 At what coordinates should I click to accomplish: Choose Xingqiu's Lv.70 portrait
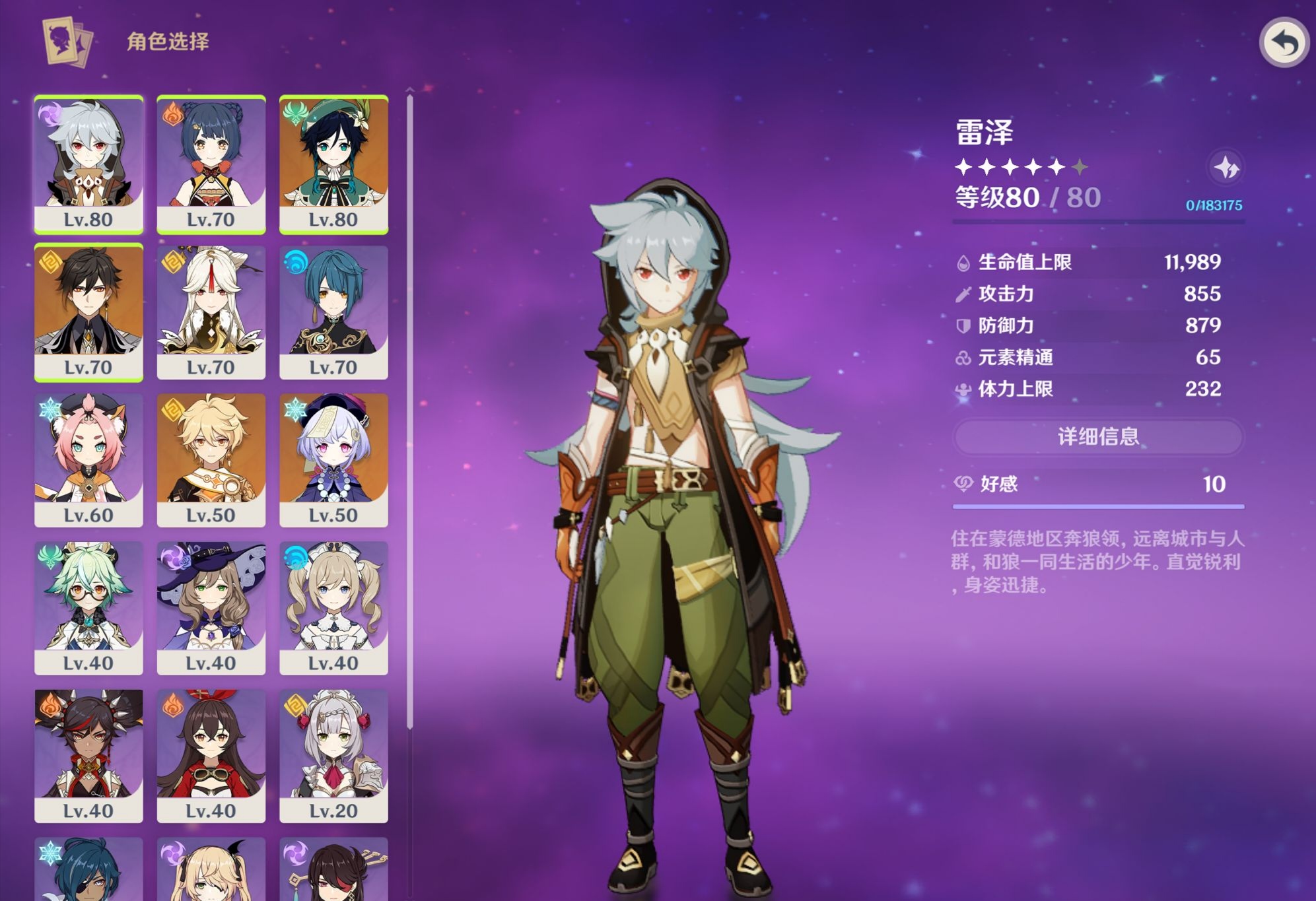click(x=333, y=312)
